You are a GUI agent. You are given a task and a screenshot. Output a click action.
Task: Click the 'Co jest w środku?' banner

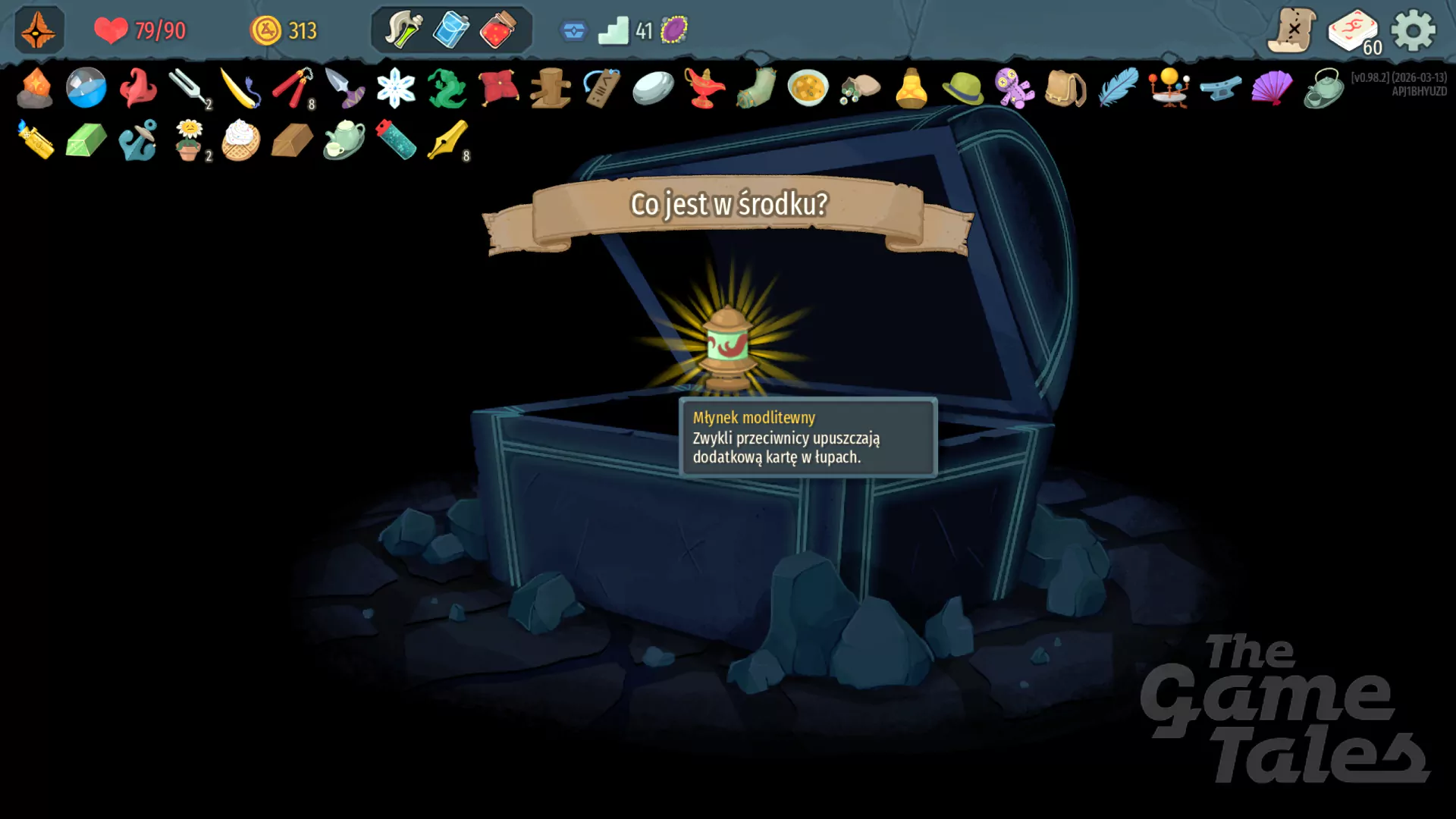[x=729, y=205]
